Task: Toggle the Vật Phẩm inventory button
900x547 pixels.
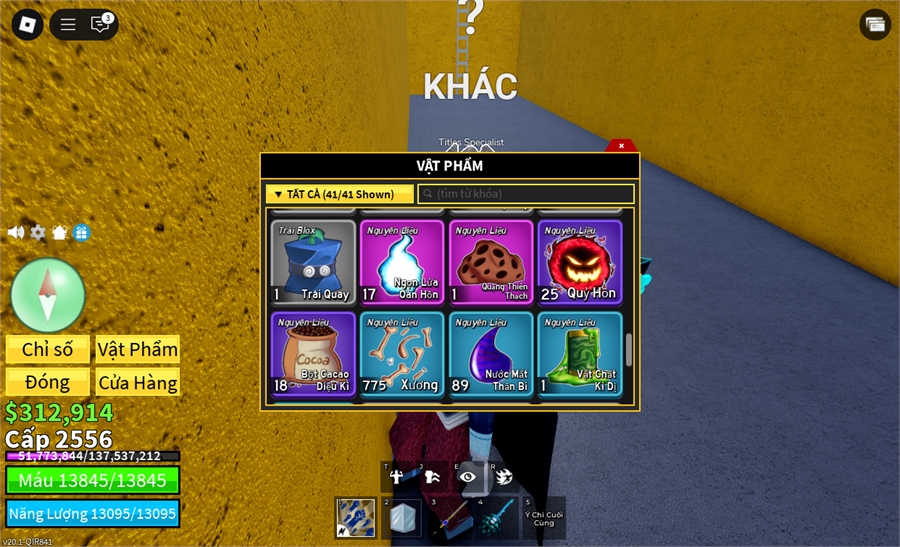Action: [x=138, y=349]
